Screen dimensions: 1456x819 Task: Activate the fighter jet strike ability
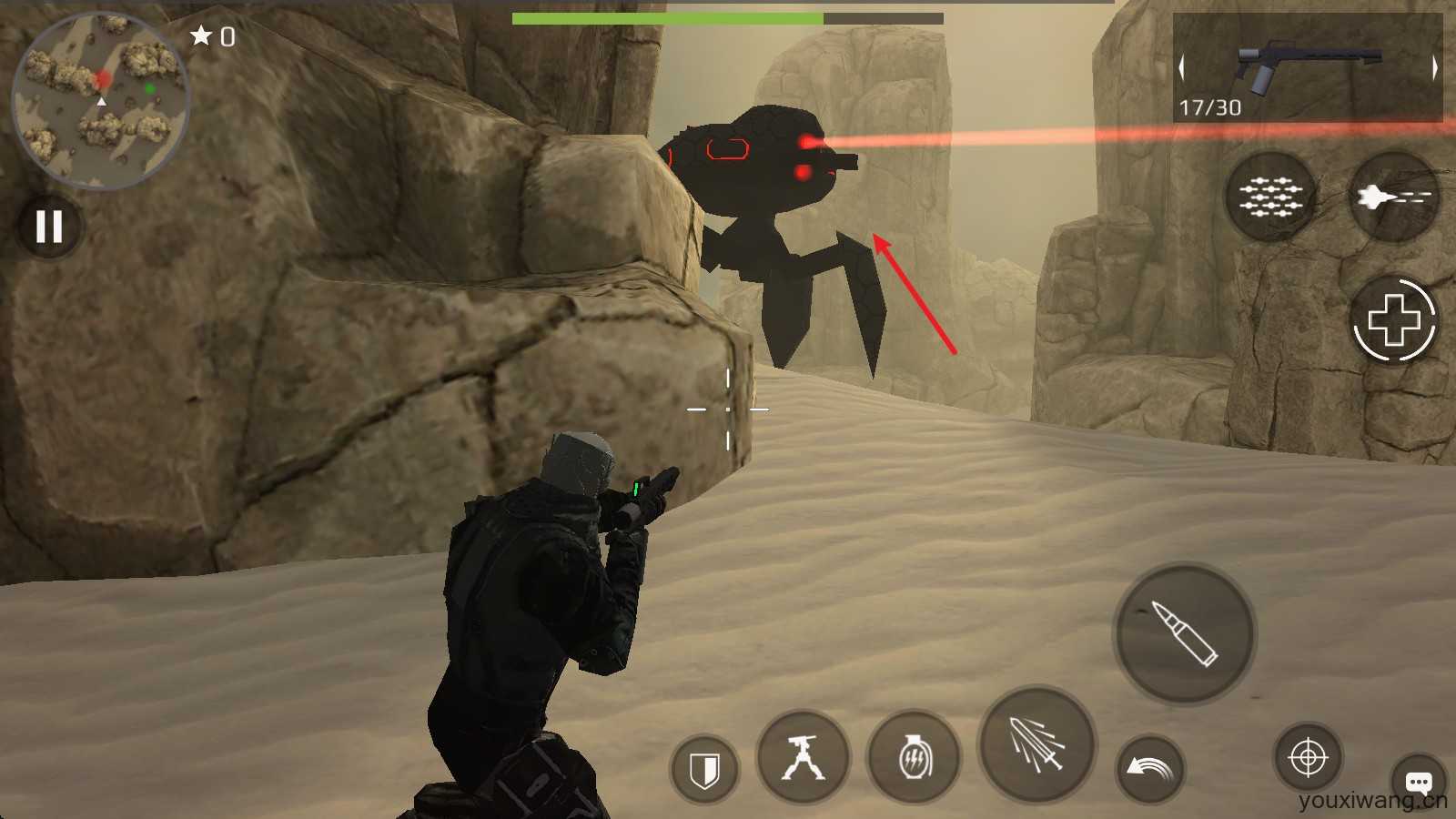1392,197
